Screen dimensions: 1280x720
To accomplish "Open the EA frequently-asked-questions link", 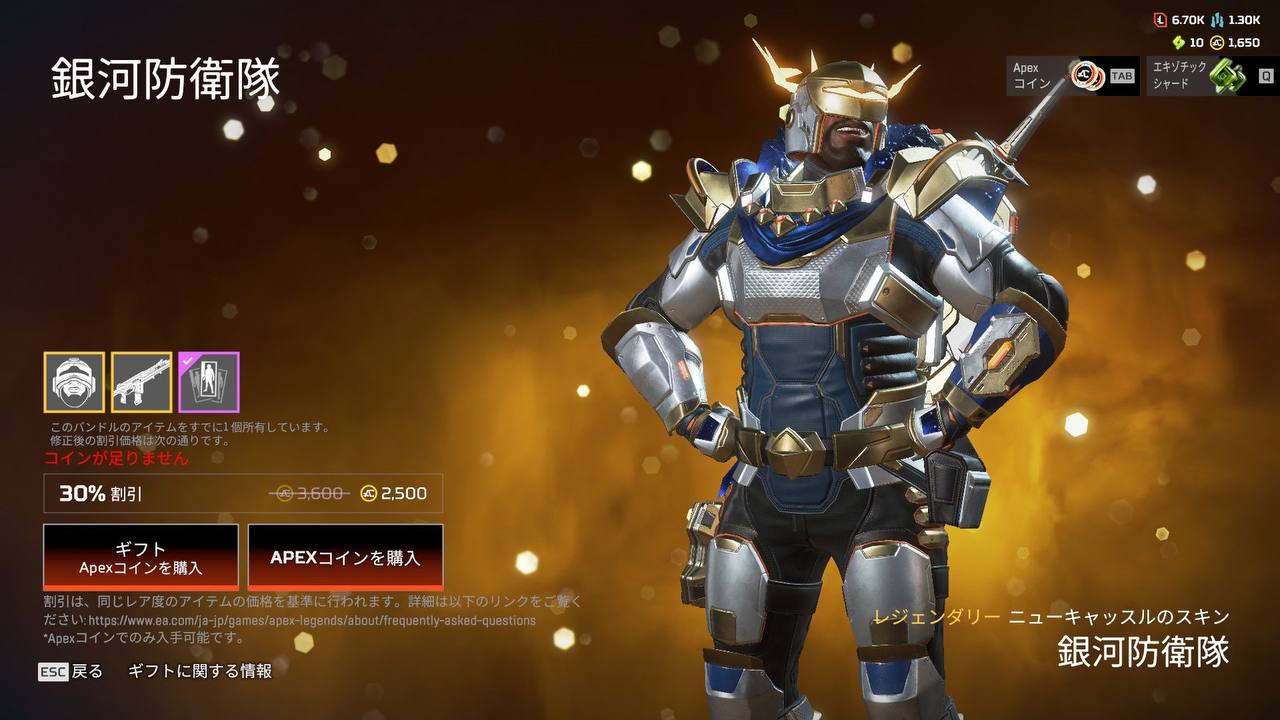I will tap(312, 620).
